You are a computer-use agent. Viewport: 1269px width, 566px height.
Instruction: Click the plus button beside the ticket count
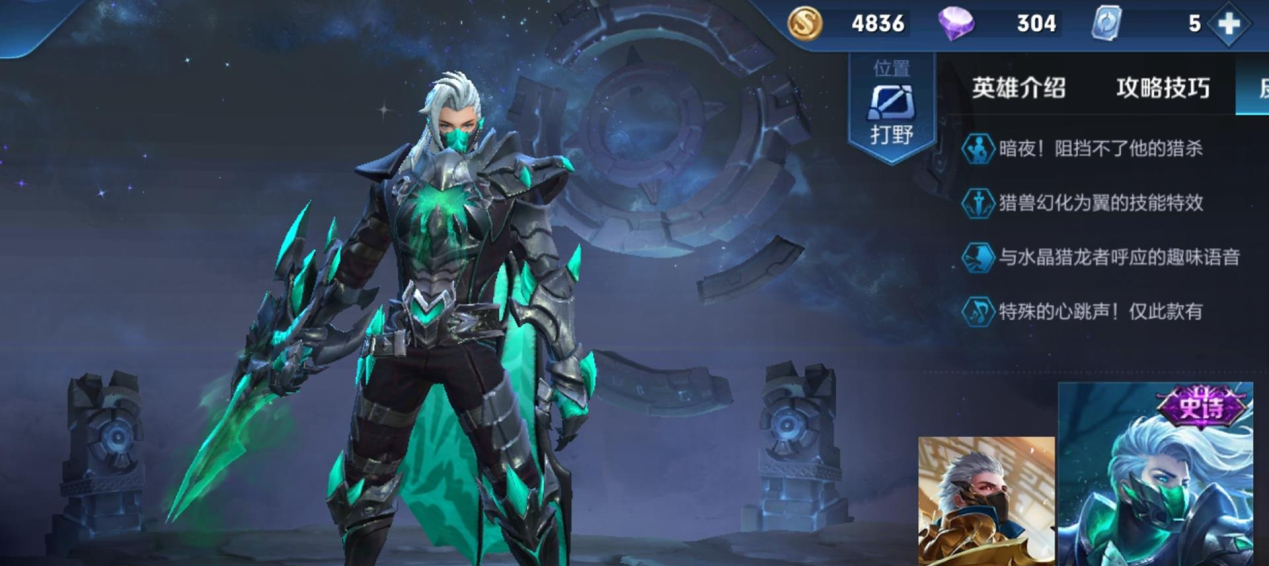1229,24
